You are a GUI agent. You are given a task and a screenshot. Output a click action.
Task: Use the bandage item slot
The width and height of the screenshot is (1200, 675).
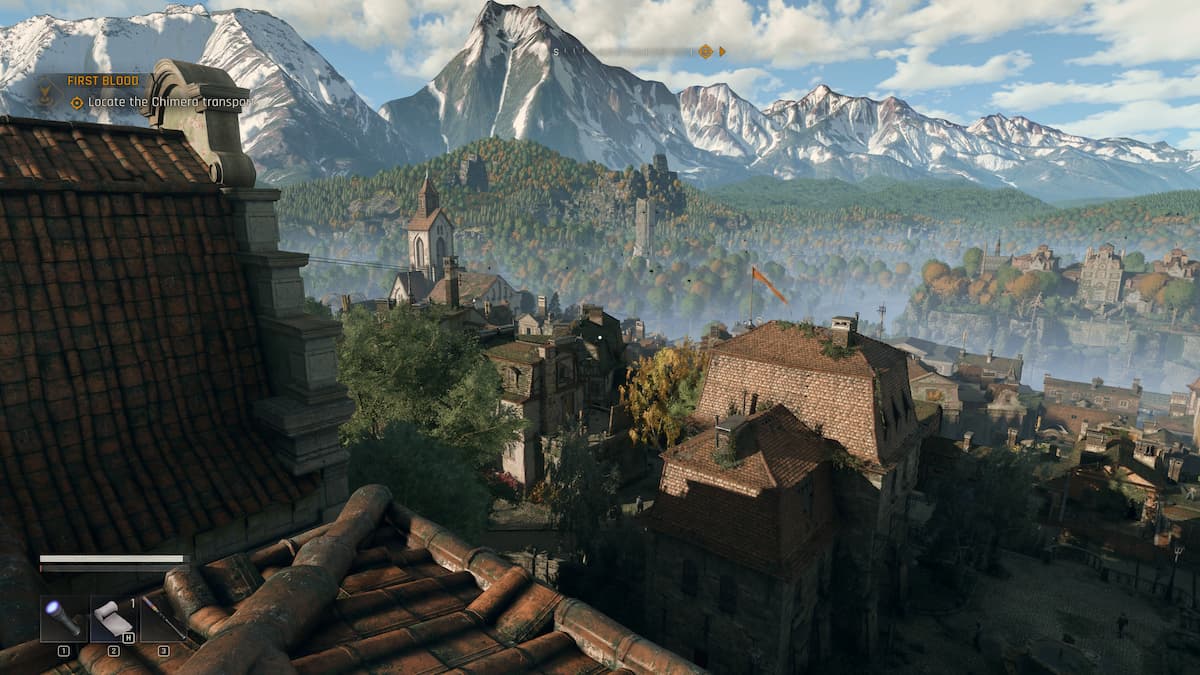pyautogui.click(x=113, y=618)
